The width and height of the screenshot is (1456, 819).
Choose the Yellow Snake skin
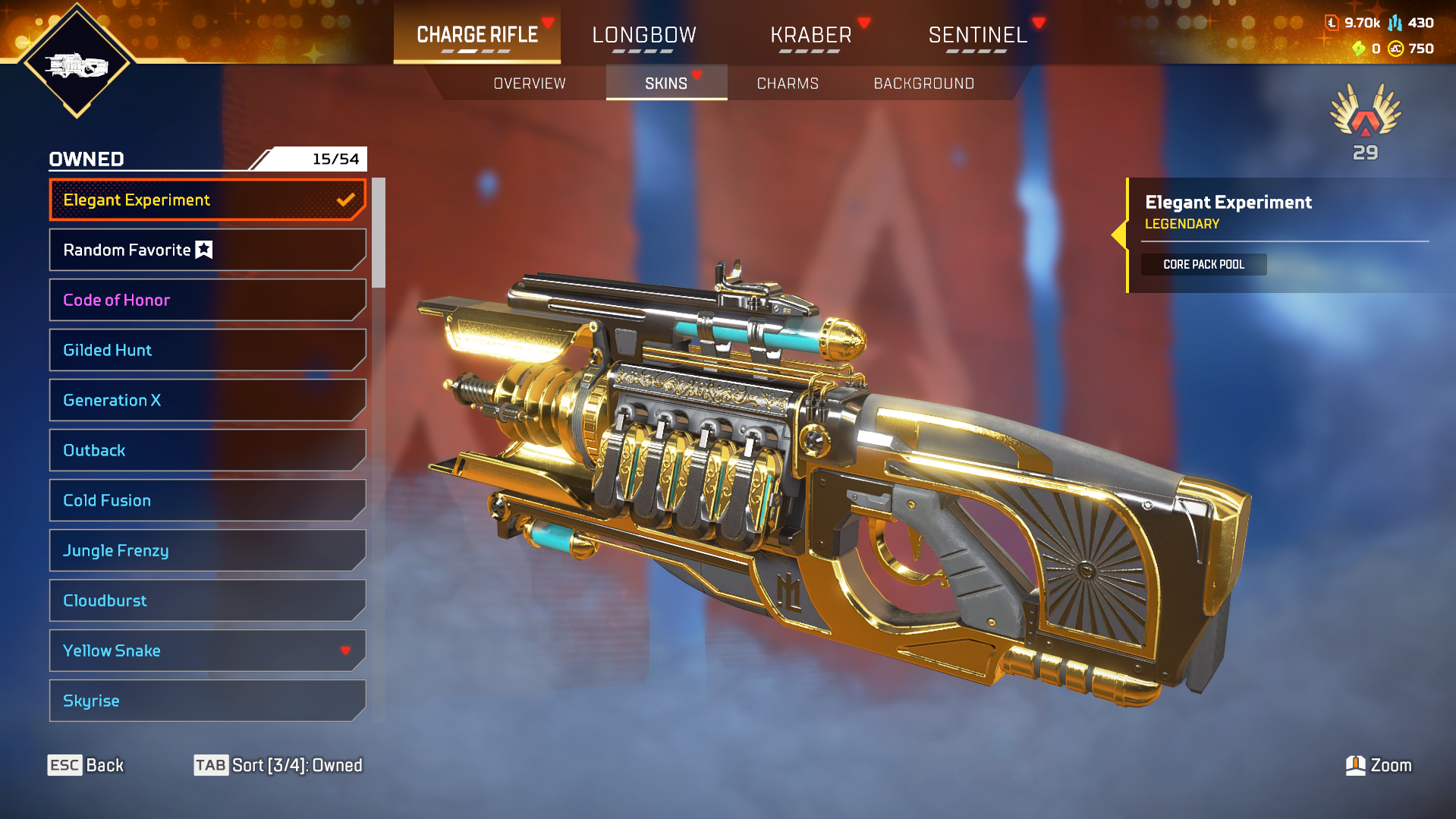206,651
